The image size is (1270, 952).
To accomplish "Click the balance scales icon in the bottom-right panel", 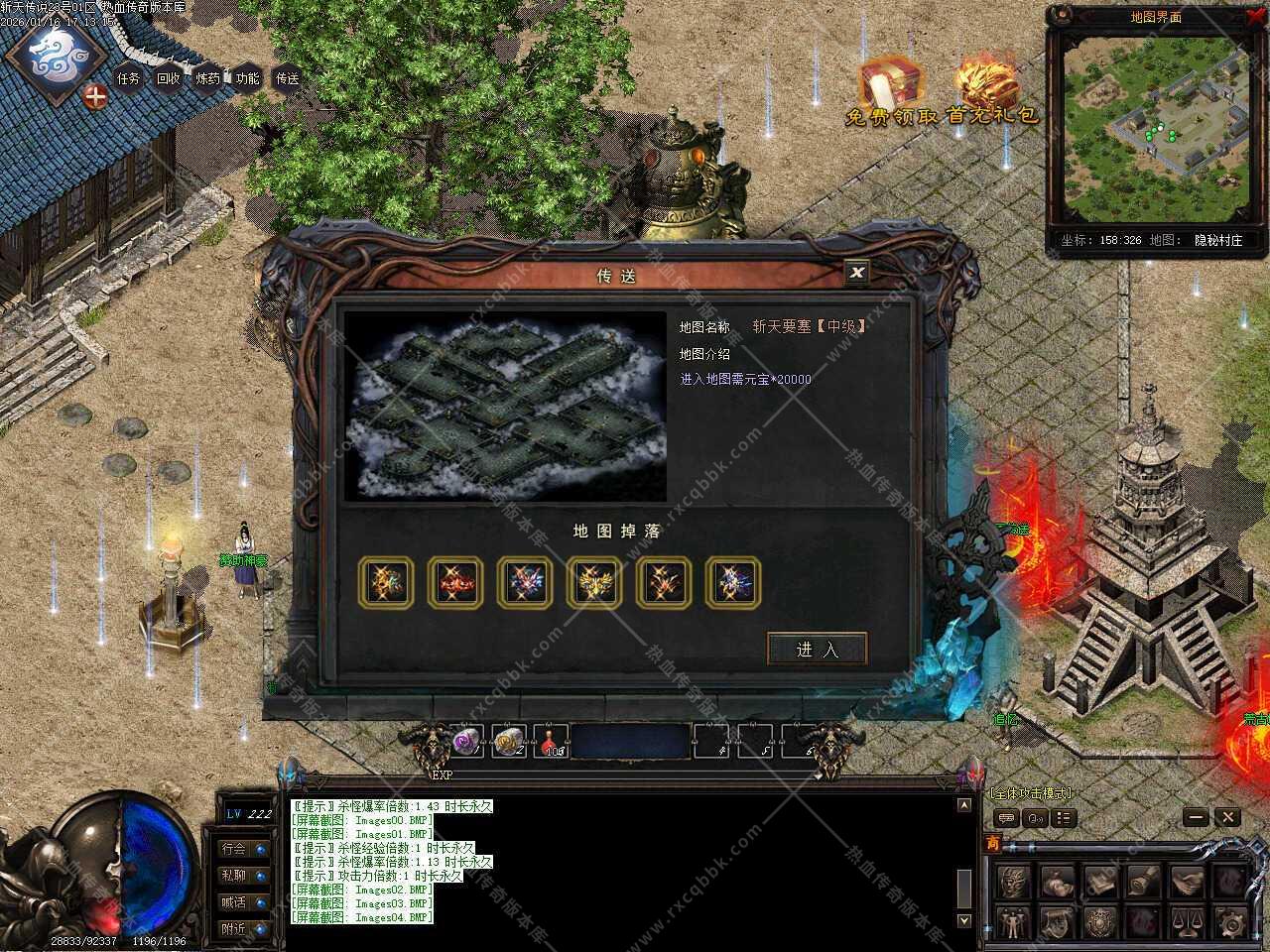I will coord(1187,921).
